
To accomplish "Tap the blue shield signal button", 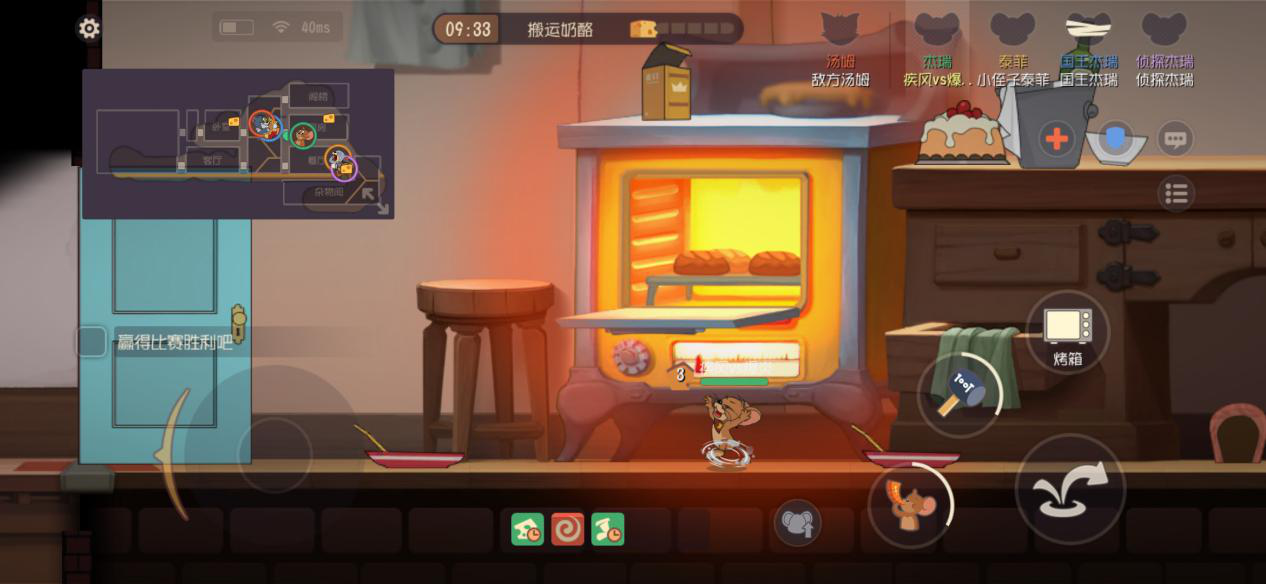I will pos(1116,138).
